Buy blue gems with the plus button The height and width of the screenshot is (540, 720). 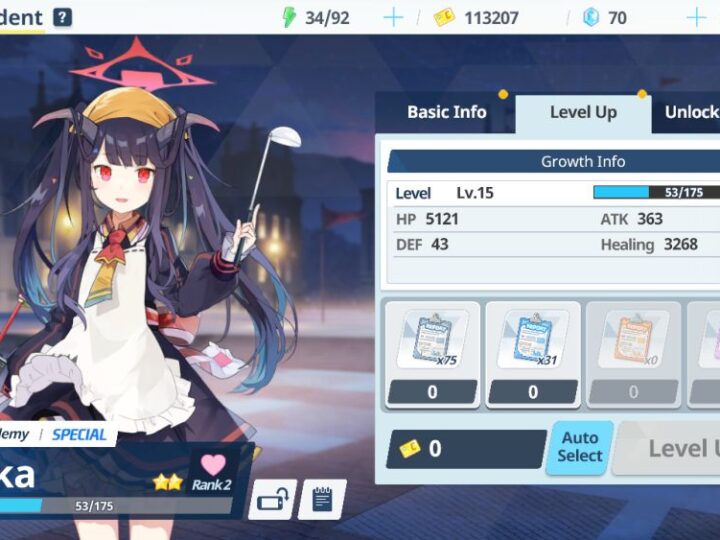pyautogui.click(x=696, y=17)
